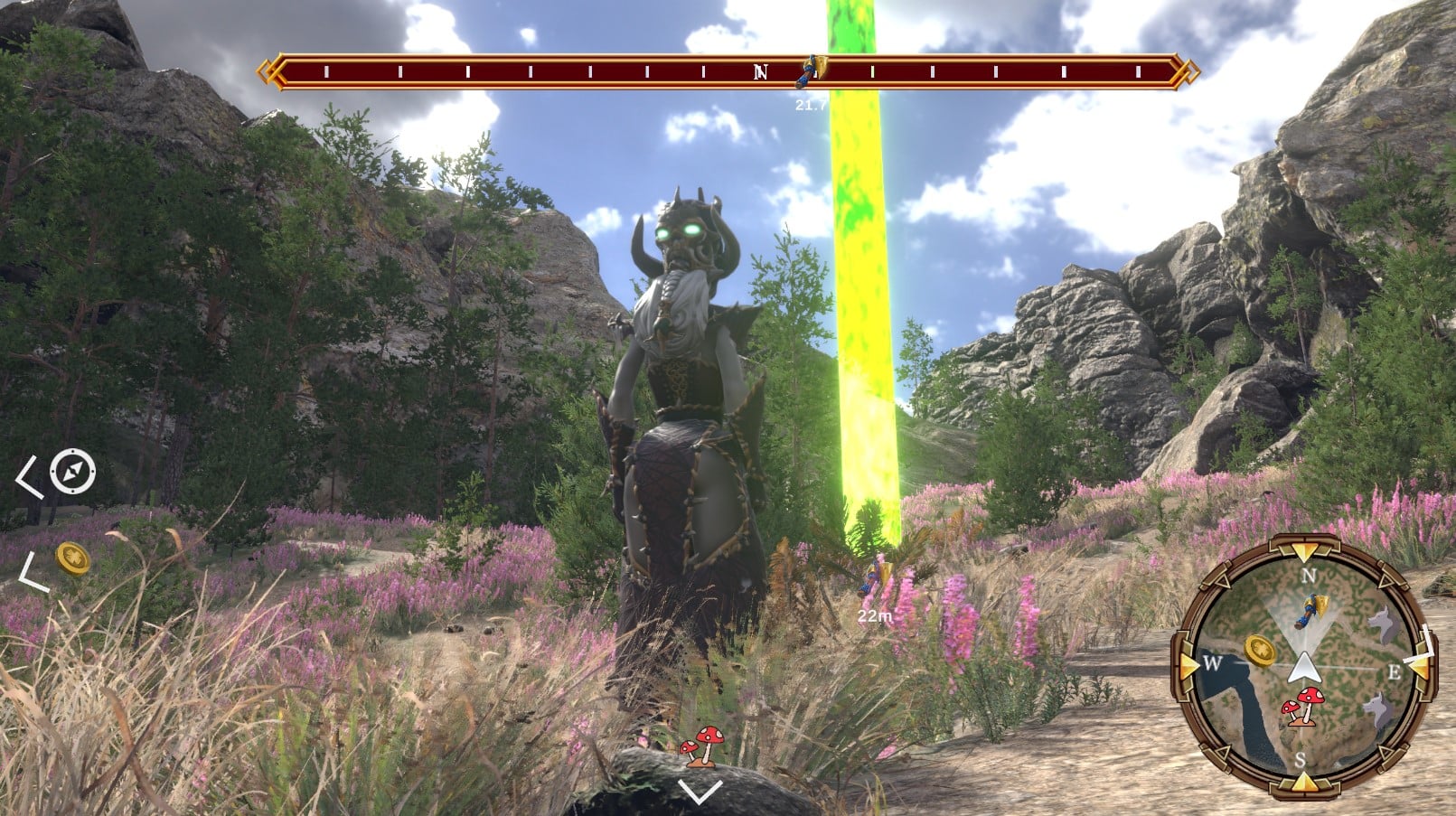Click the coin marker inside the minimap
The image size is (1456, 816).
click(x=1259, y=651)
